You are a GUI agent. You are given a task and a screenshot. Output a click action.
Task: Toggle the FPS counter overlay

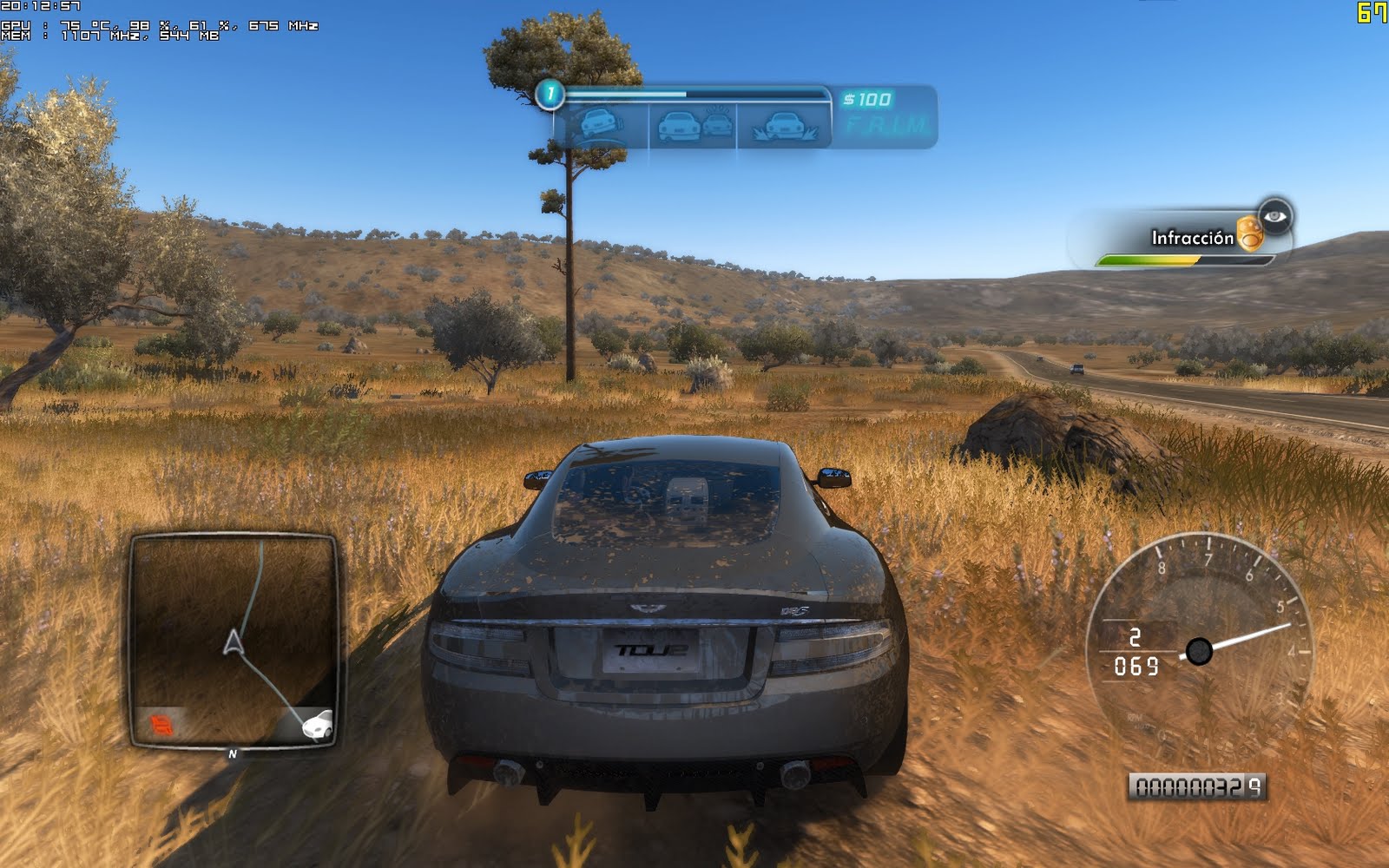pyautogui.click(x=1368, y=11)
